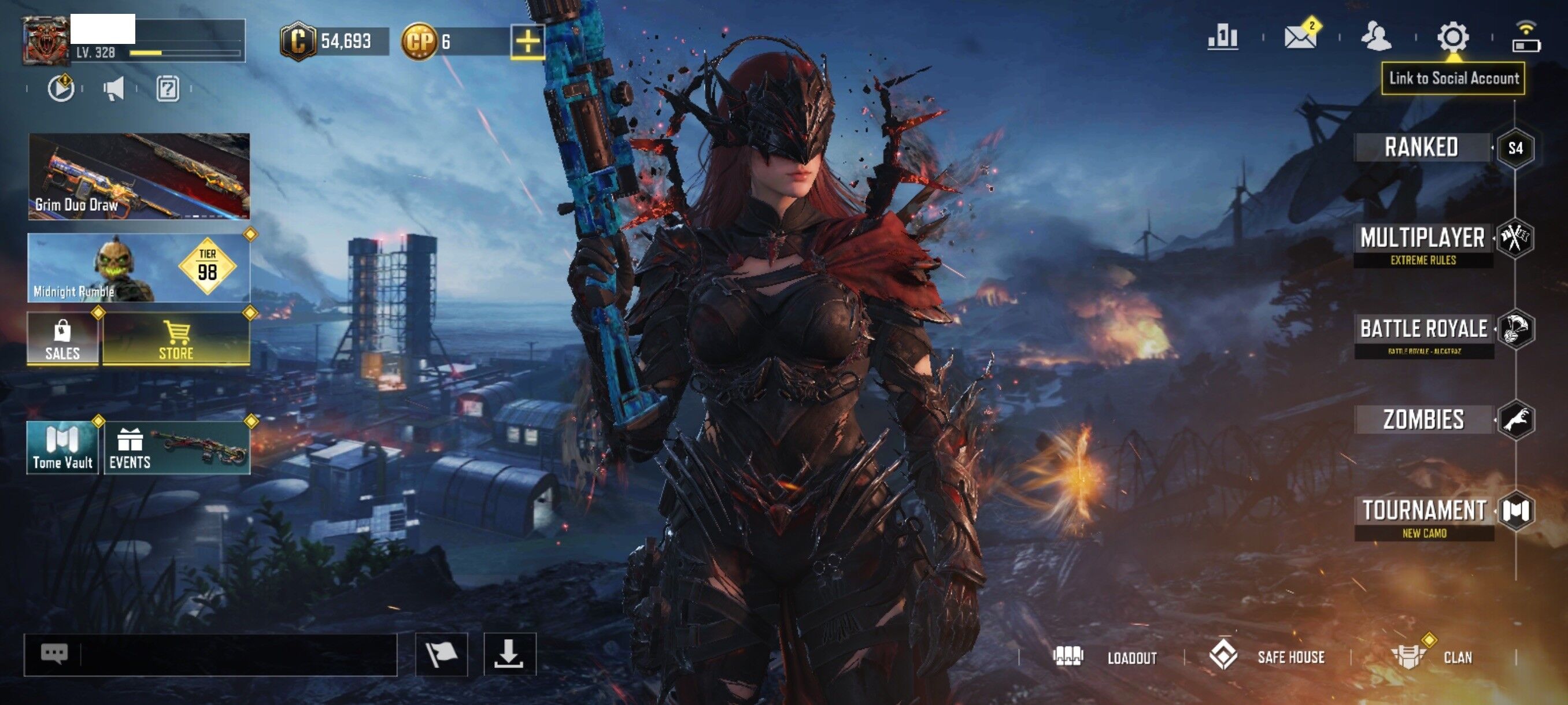Visit the Safe House
Image resolution: width=1568 pixels, height=705 pixels.
[1267, 657]
